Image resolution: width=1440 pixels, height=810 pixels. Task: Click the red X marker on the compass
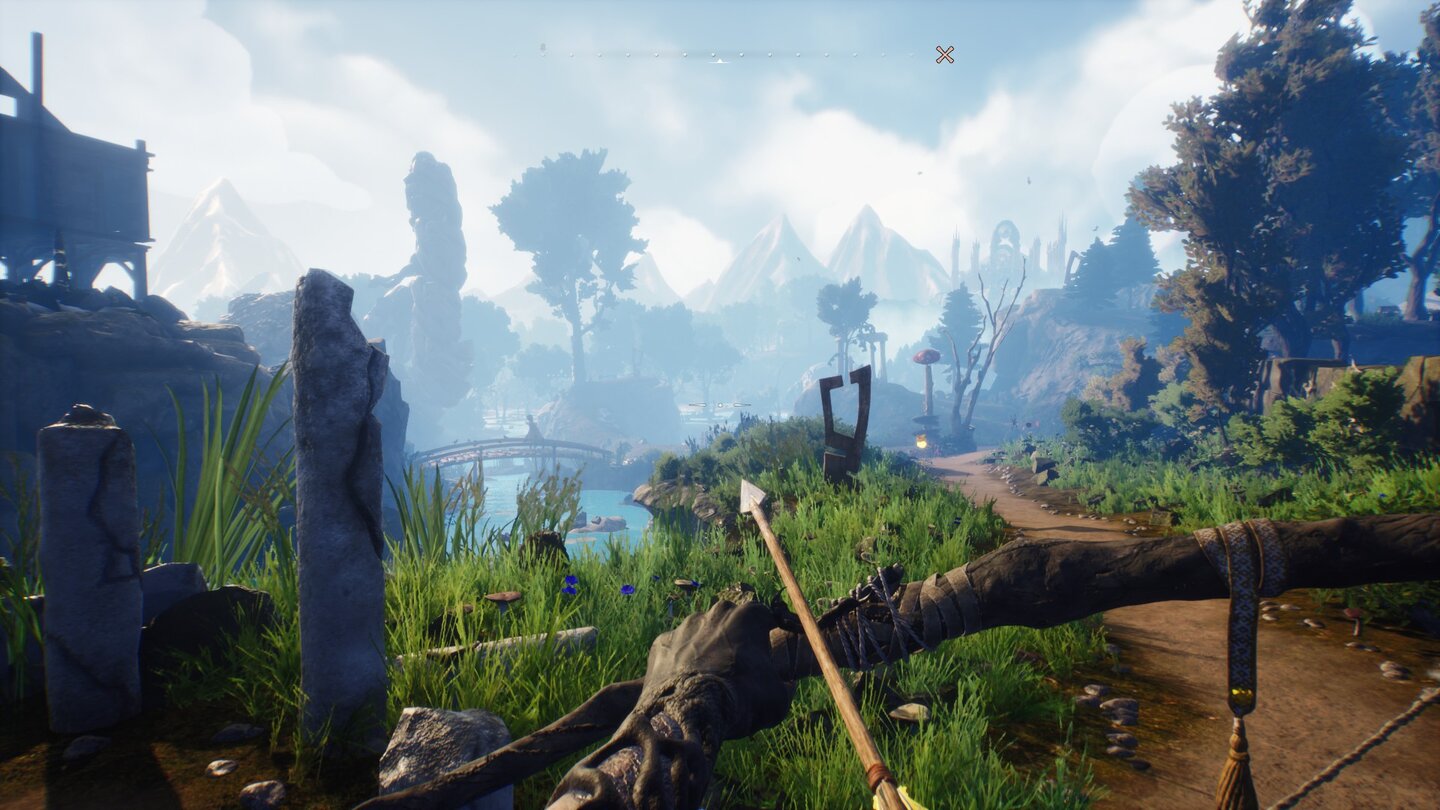coord(944,54)
